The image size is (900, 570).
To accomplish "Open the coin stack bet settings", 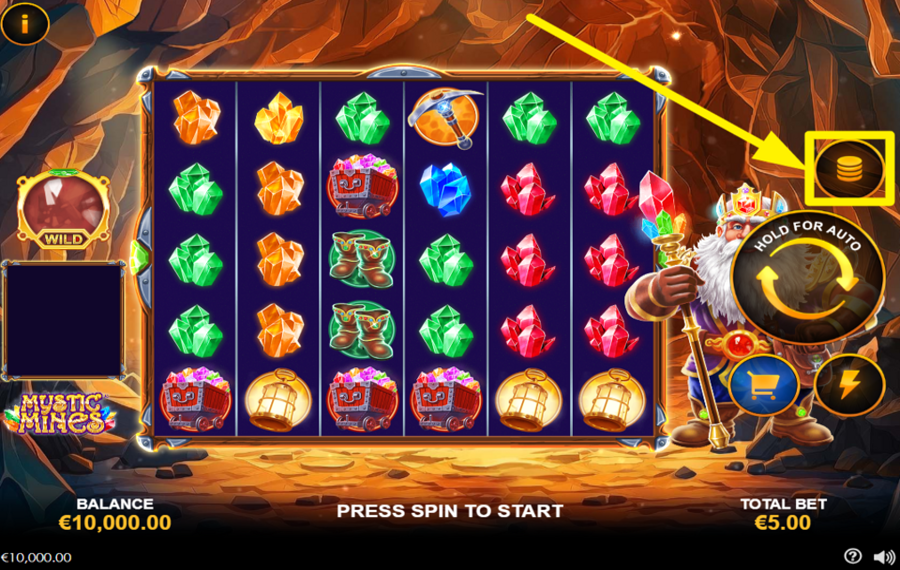I will tap(848, 168).
